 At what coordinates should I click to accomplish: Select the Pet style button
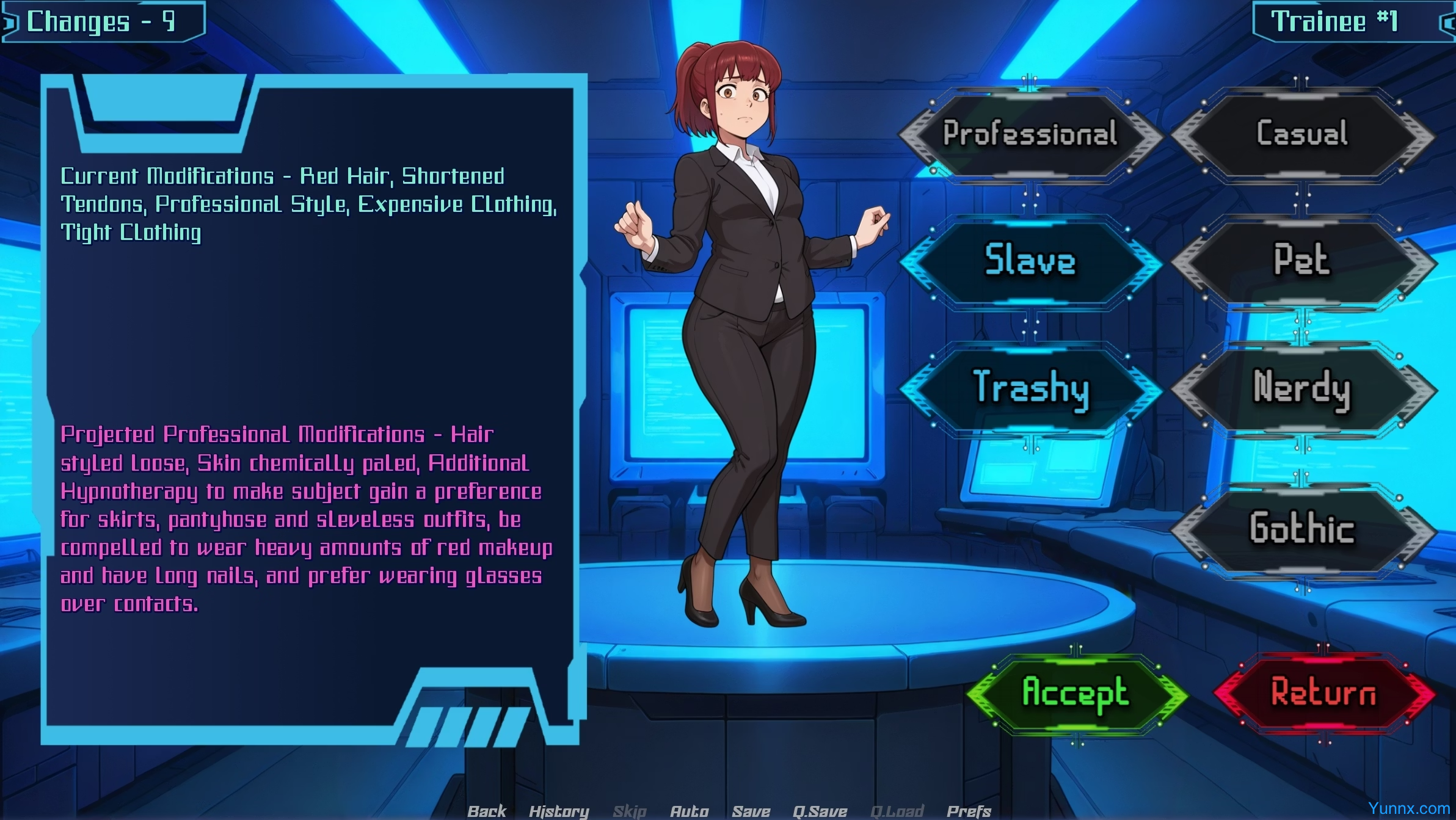1302,261
